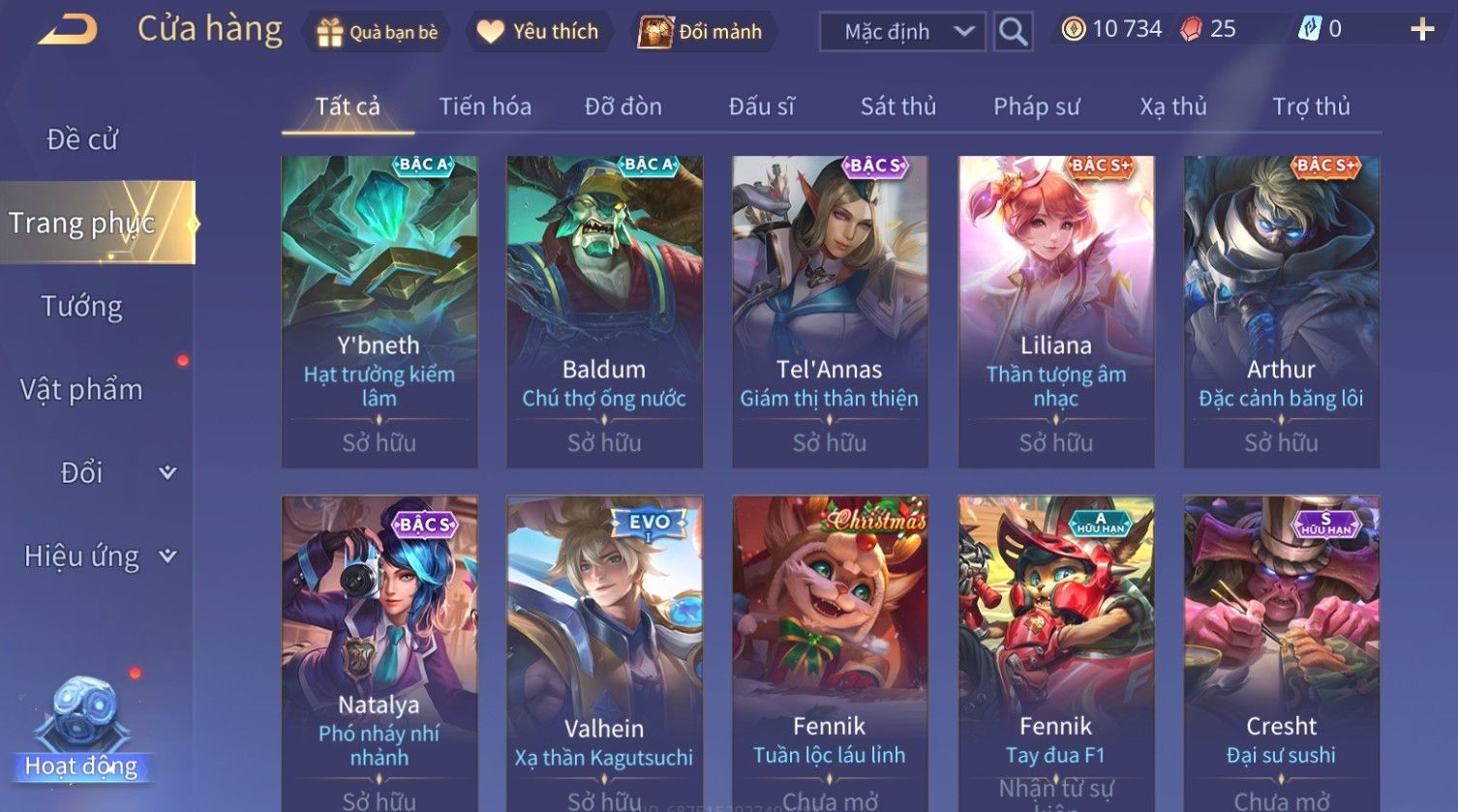Switch to the Đỡ đòn tab
Viewport: 1458px width, 812px height.
click(623, 106)
